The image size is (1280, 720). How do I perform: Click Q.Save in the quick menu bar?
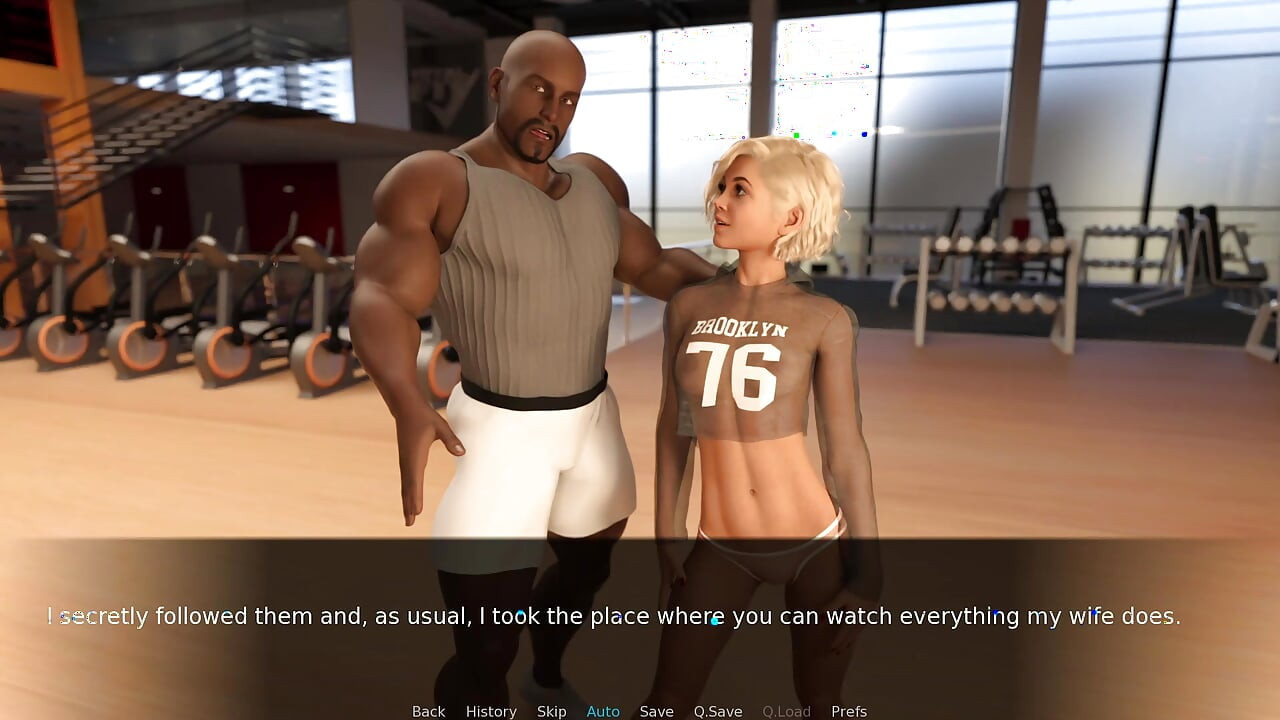point(717,711)
